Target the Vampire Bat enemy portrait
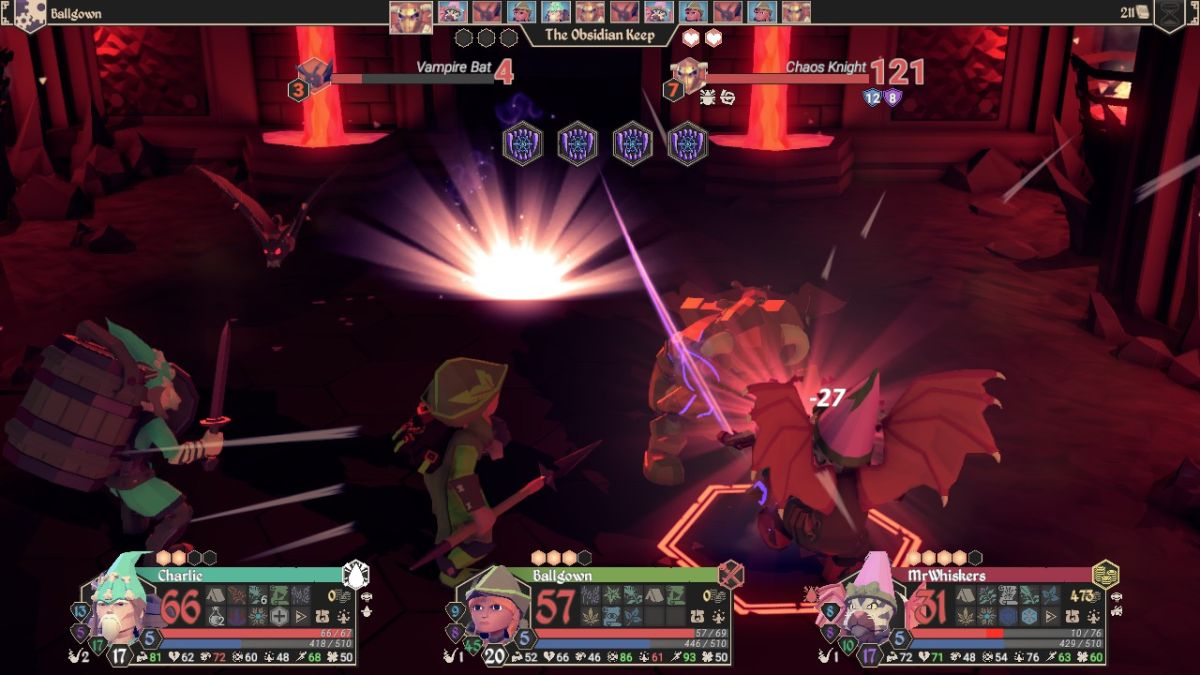This screenshot has height=675, width=1200. coord(315,73)
